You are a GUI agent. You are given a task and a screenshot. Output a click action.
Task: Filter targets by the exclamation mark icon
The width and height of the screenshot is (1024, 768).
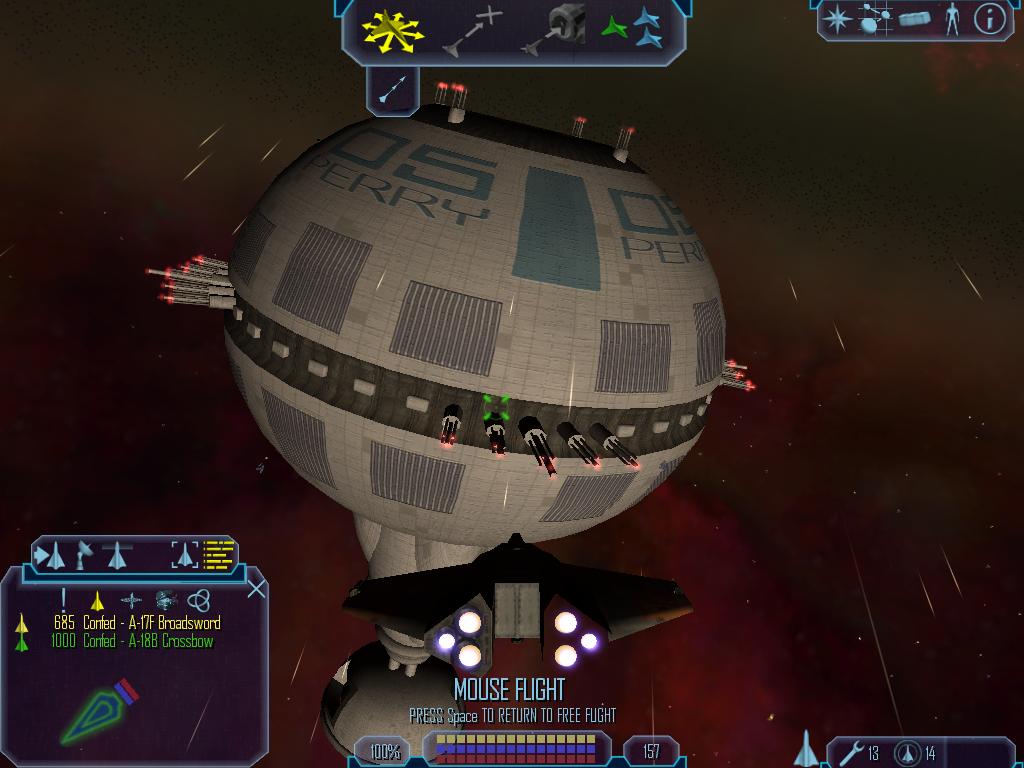[64, 599]
